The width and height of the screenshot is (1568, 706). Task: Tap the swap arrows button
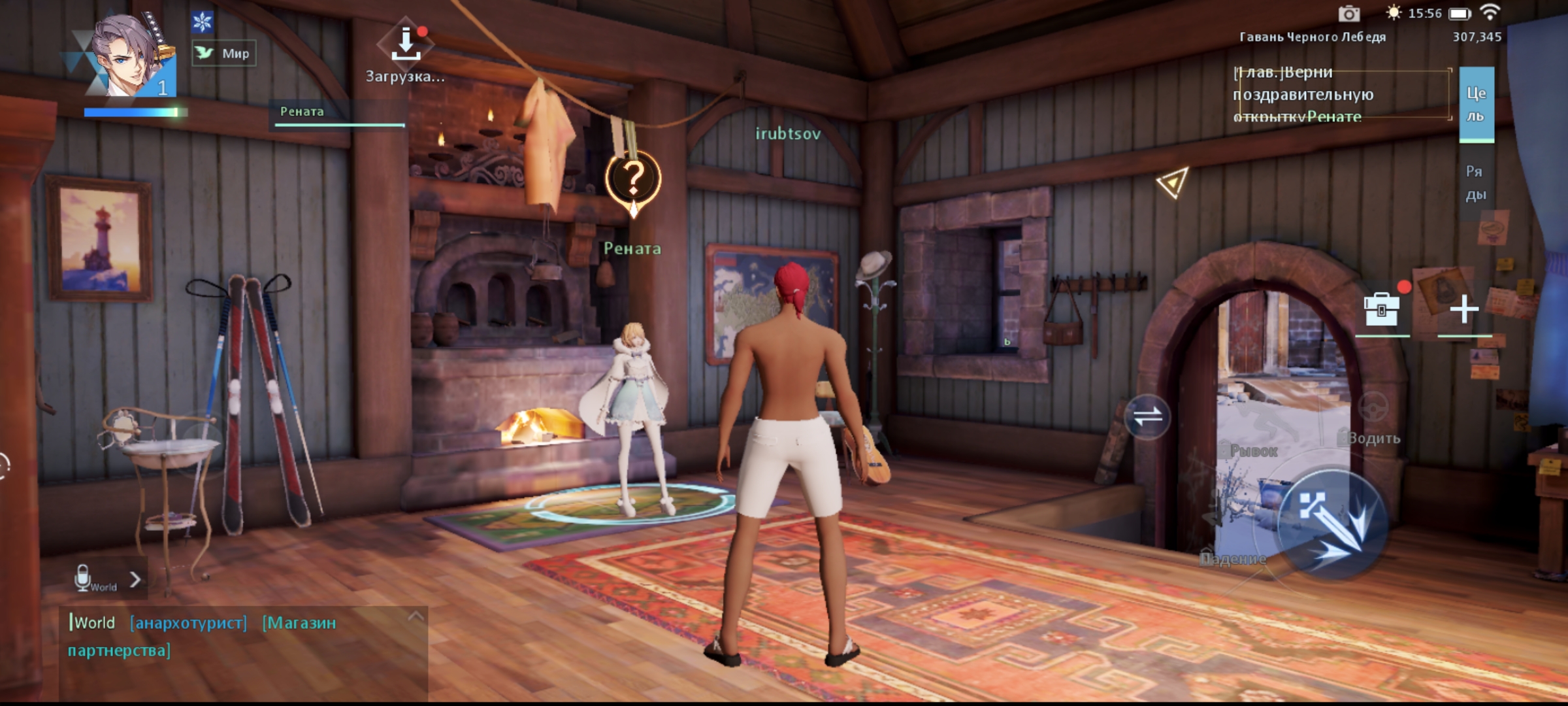(x=1148, y=417)
